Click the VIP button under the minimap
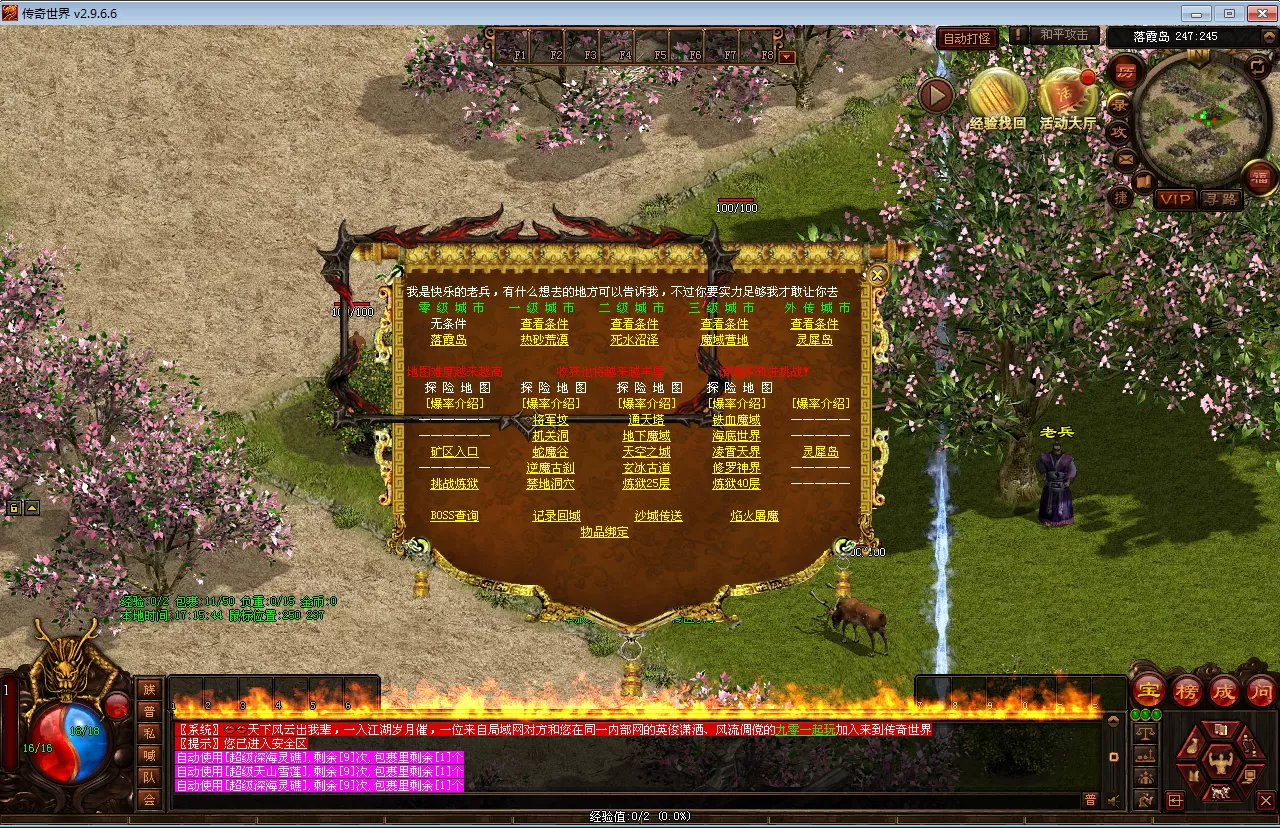1280x828 pixels. click(1175, 199)
